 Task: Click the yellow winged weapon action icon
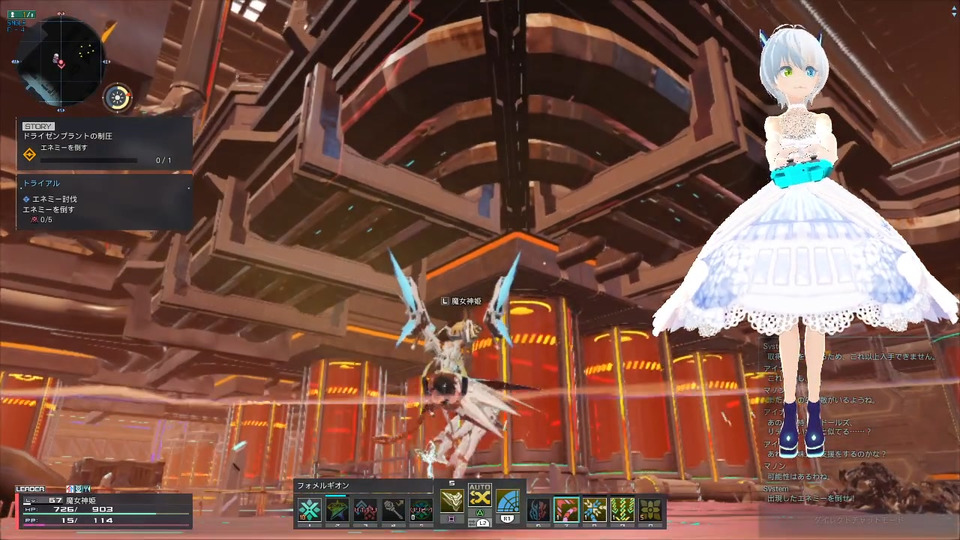[452, 501]
